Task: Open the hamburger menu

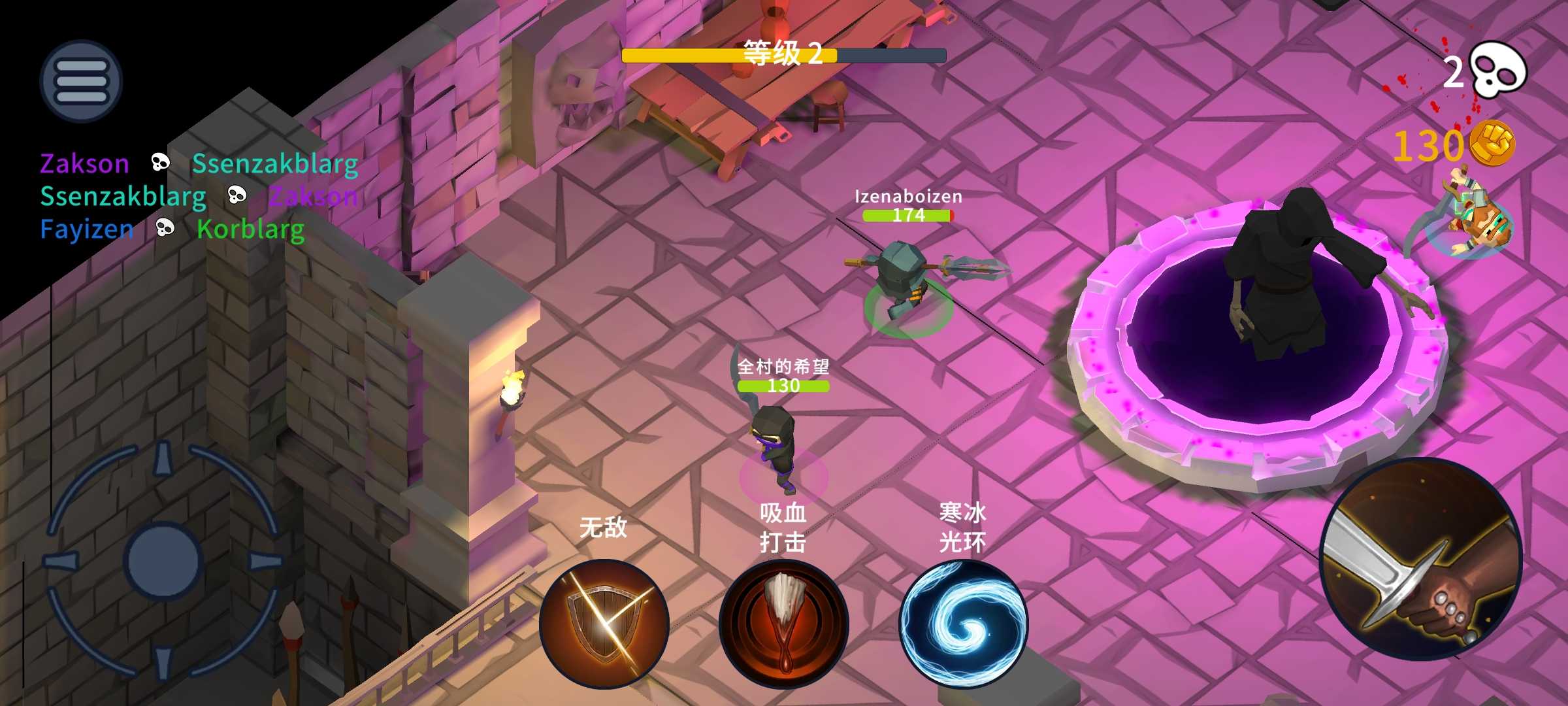Action: pyautogui.click(x=80, y=80)
